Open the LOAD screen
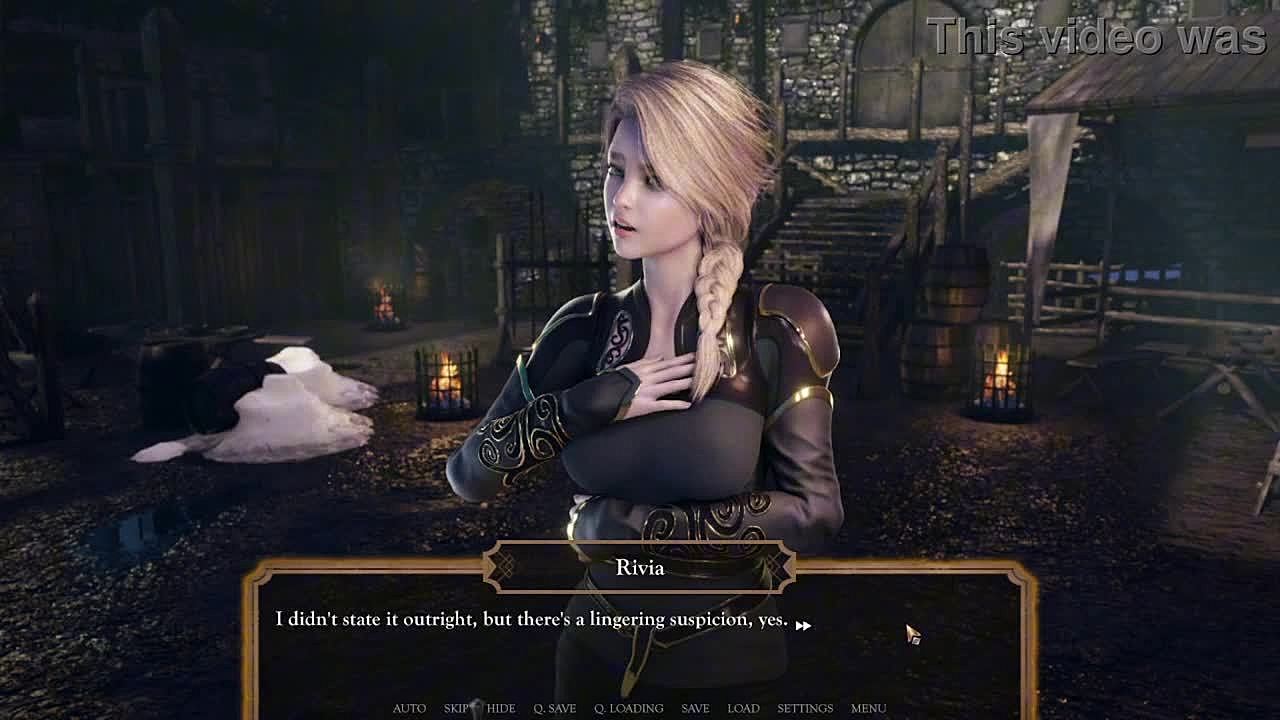The height and width of the screenshot is (720, 1280). 743,708
